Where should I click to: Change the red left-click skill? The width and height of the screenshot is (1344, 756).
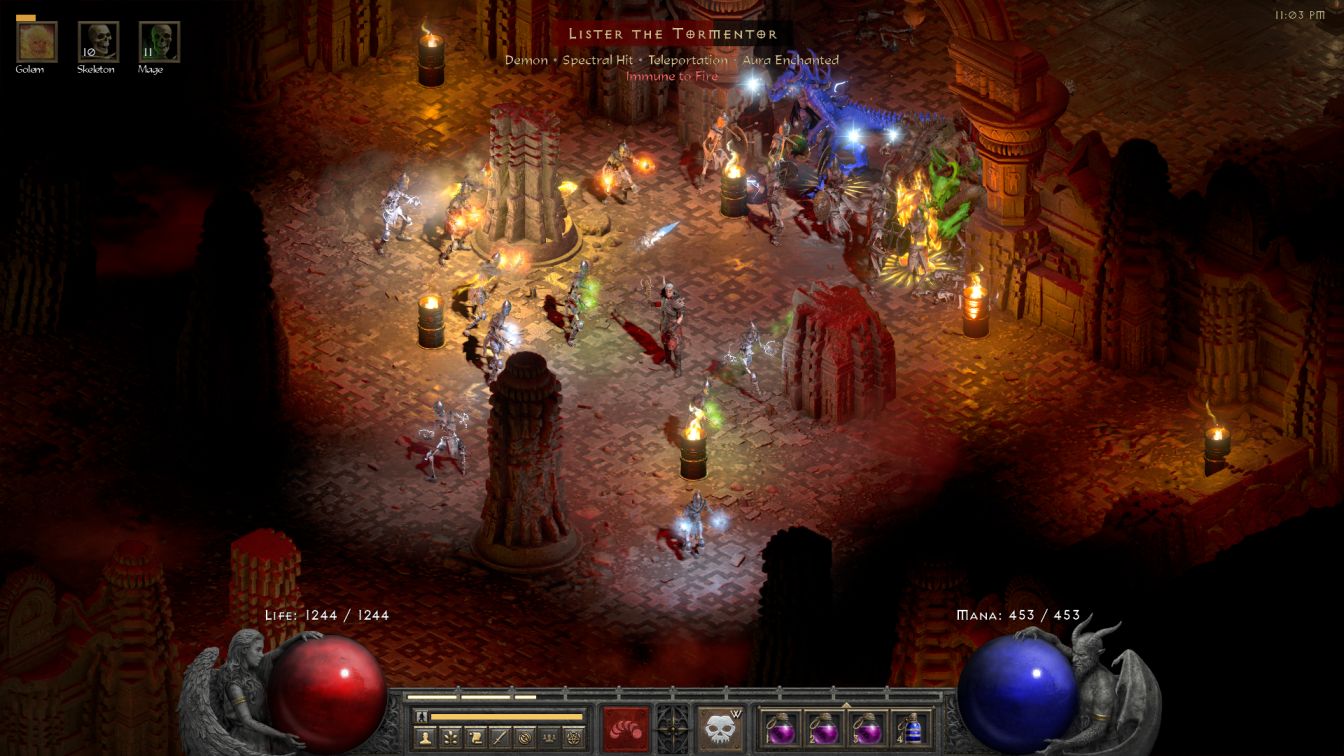tap(625, 728)
